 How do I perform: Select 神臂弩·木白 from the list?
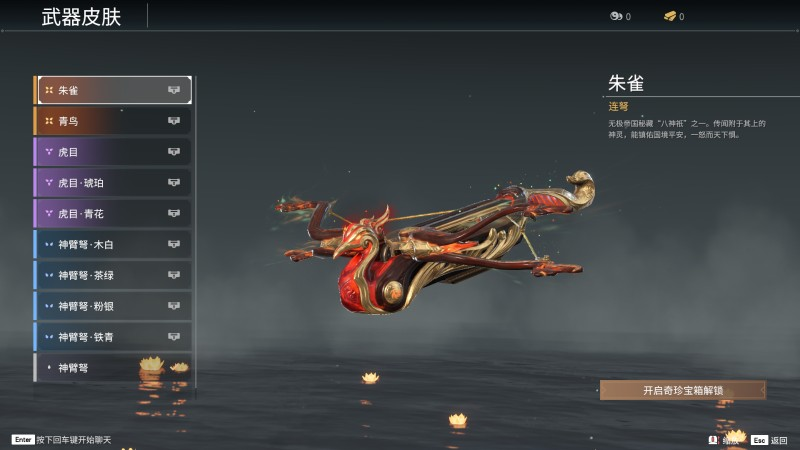pyautogui.click(x=113, y=245)
